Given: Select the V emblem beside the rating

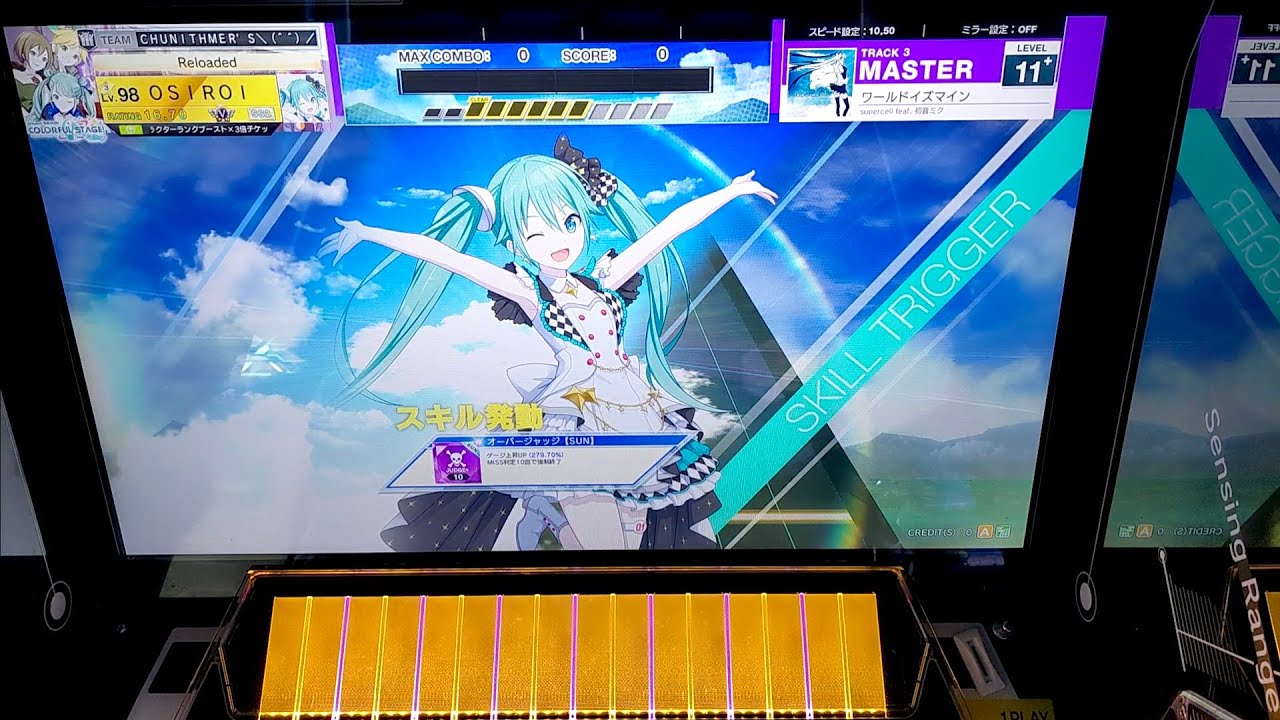Looking at the screenshot, I should point(222,113).
